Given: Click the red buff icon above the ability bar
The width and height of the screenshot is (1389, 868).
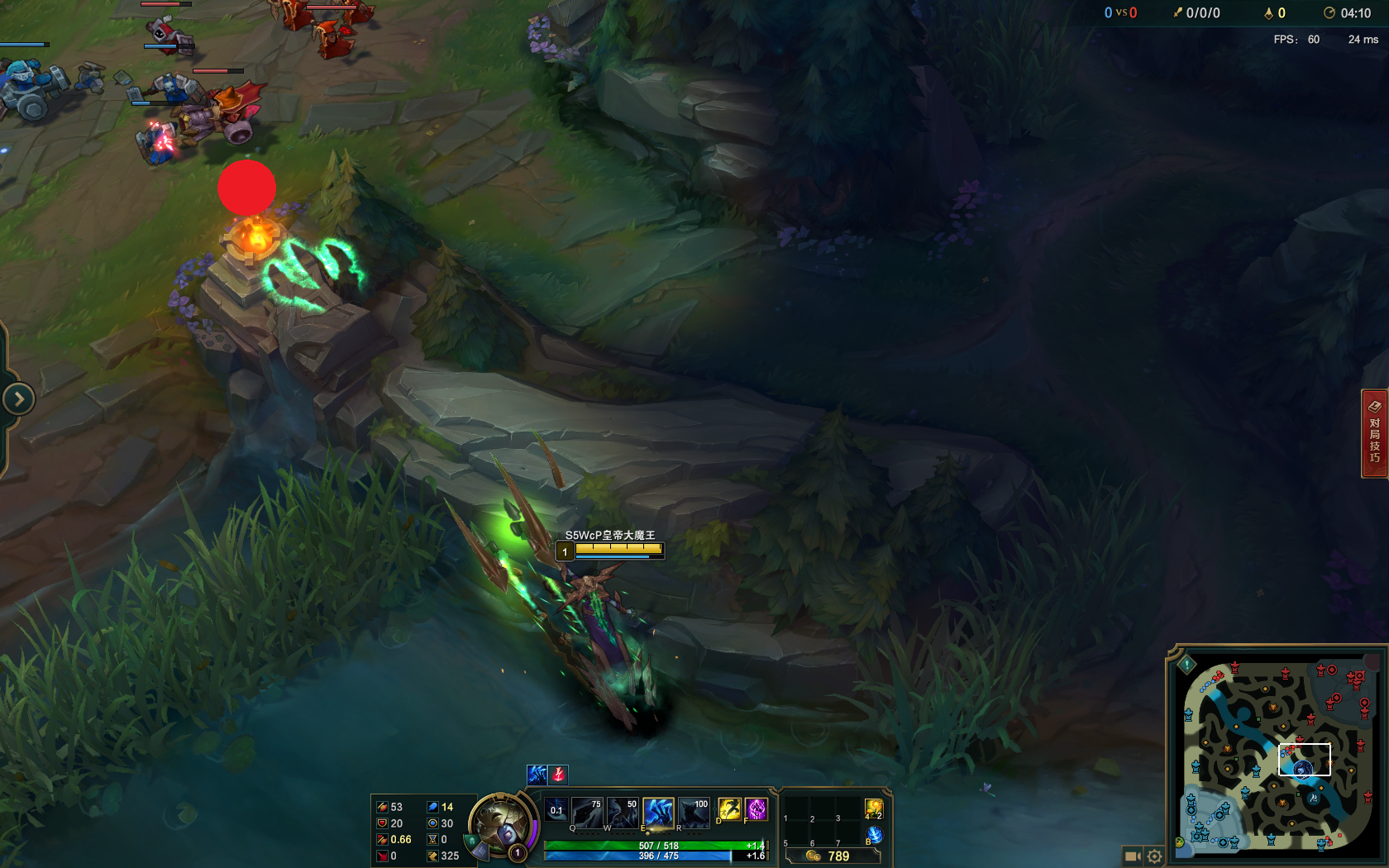Looking at the screenshot, I should click(558, 774).
